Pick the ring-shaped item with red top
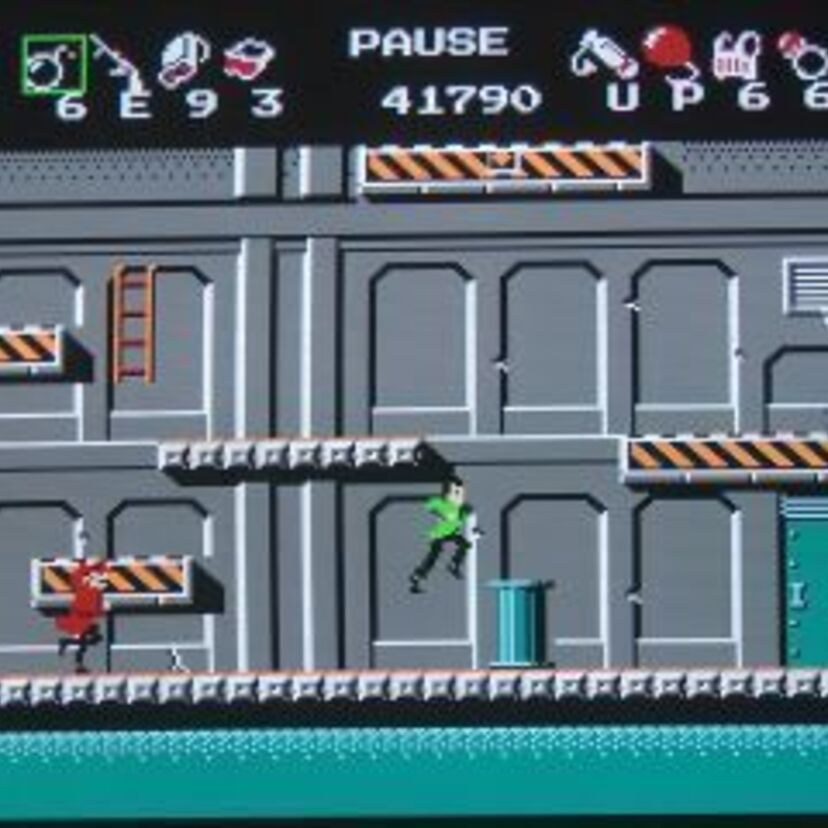This screenshot has height=828, width=828. pyautogui.click(x=802, y=55)
